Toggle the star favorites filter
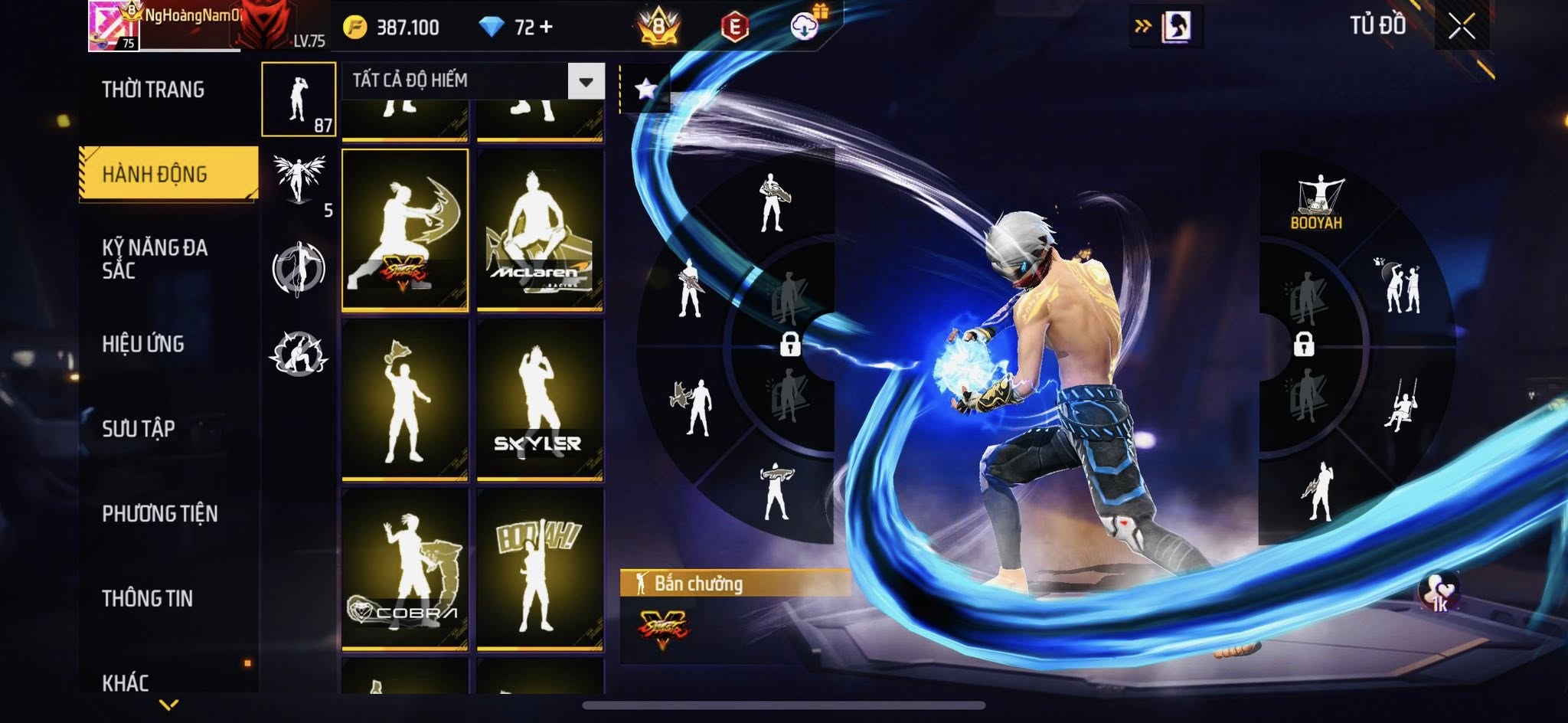 645,89
